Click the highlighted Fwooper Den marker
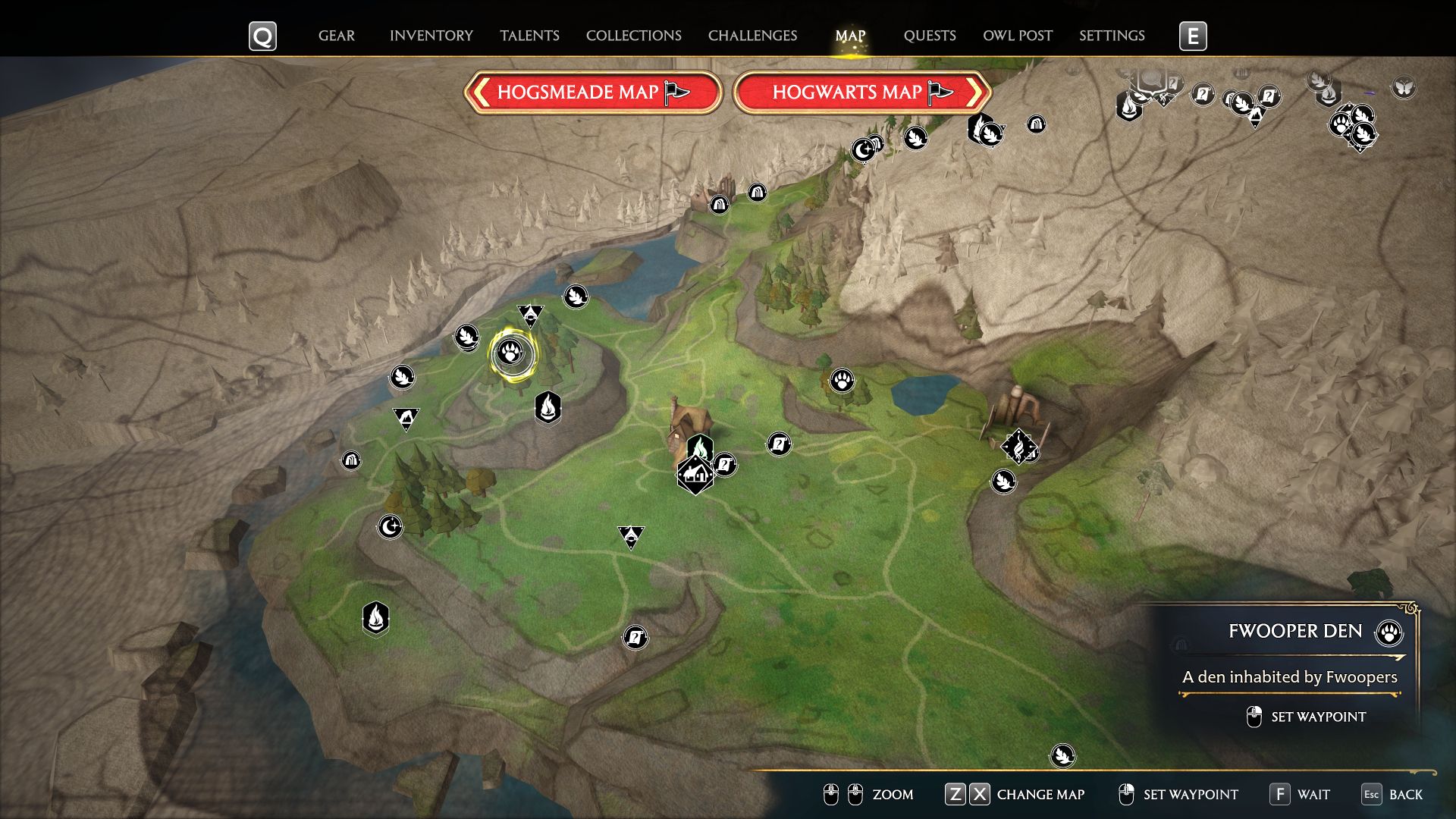 tap(512, 353)
